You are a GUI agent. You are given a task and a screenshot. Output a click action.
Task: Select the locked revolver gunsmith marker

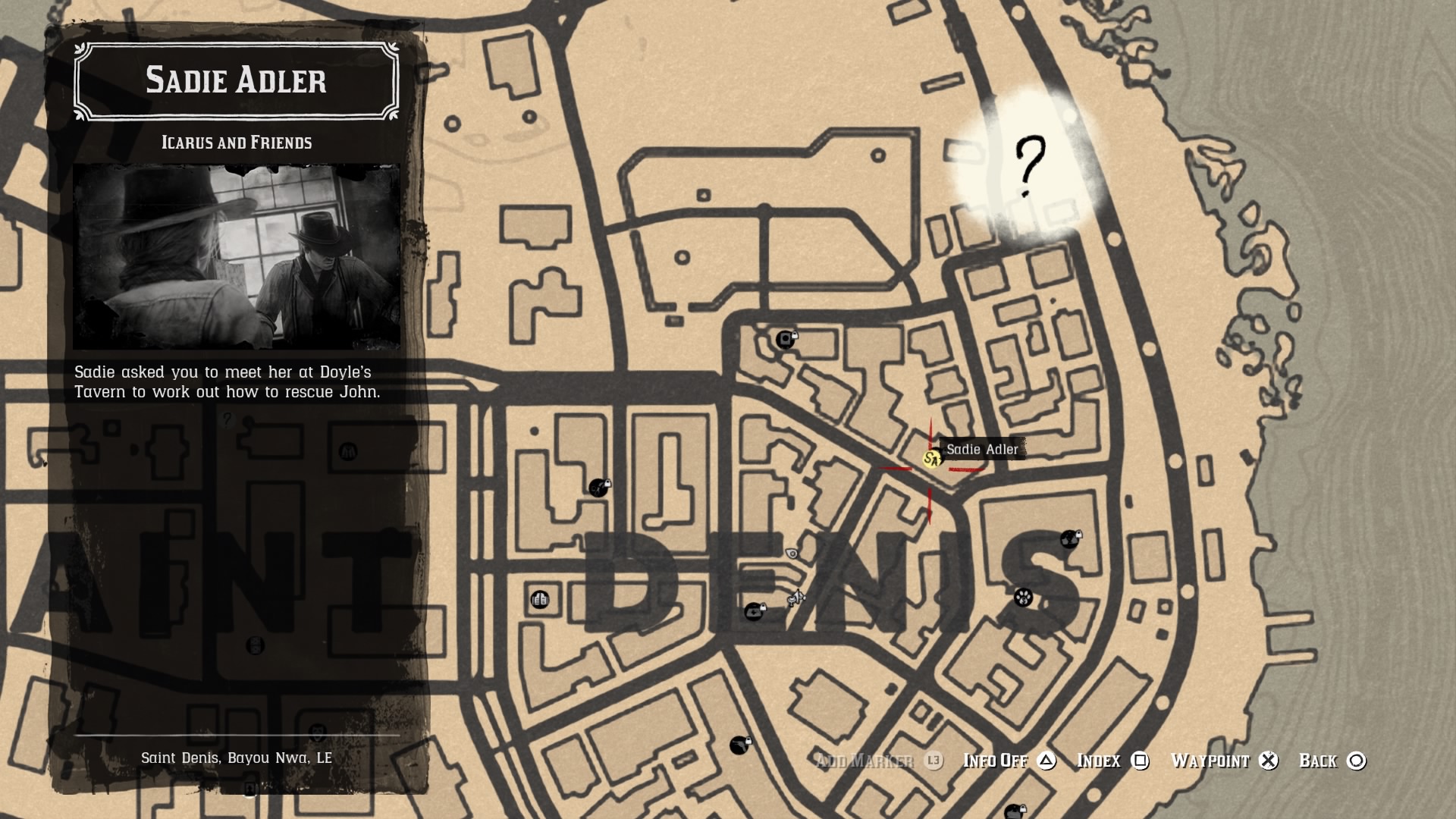(739, 745)
